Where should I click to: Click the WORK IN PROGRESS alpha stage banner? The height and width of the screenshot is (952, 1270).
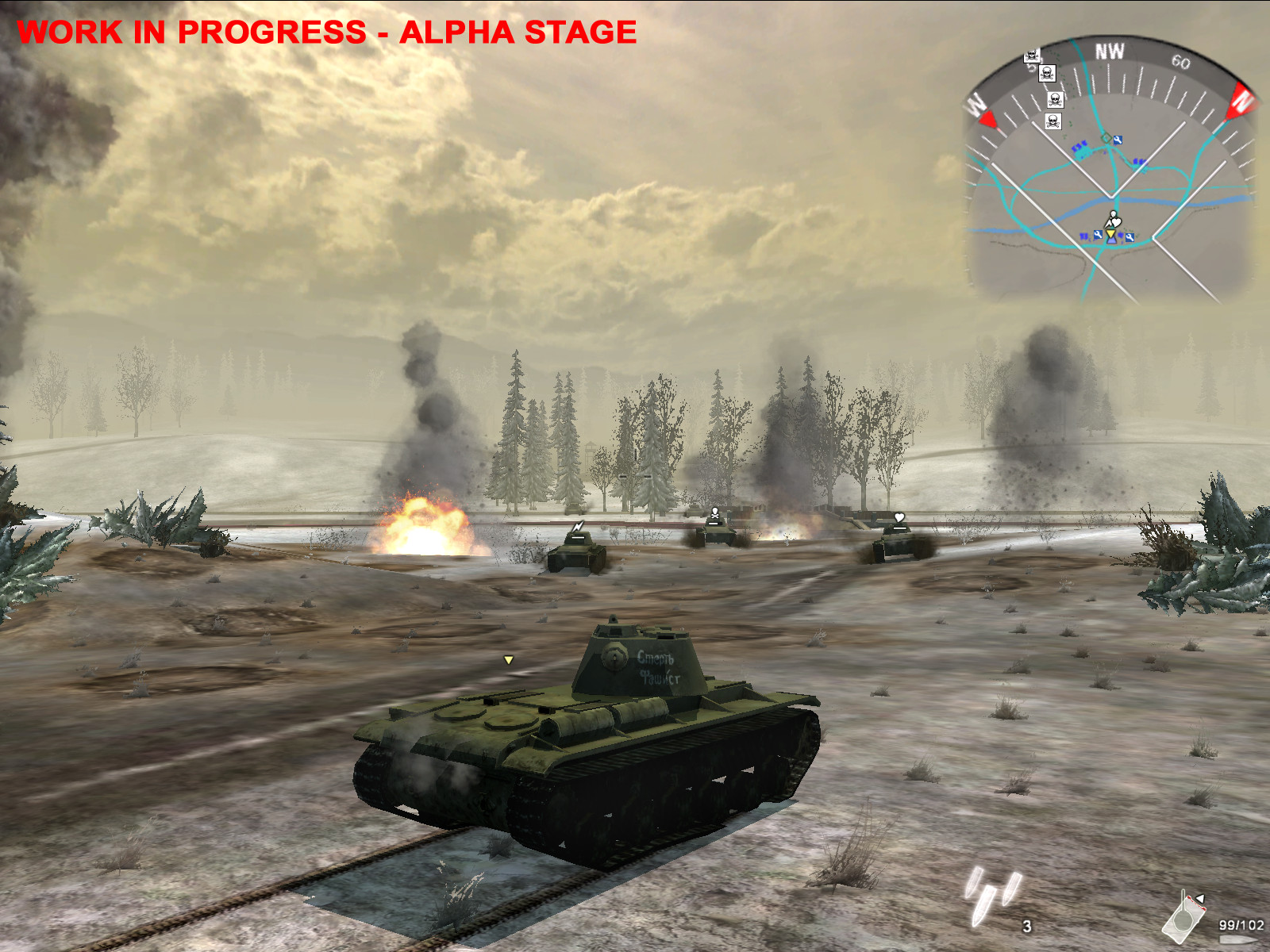tap(328, 33)
